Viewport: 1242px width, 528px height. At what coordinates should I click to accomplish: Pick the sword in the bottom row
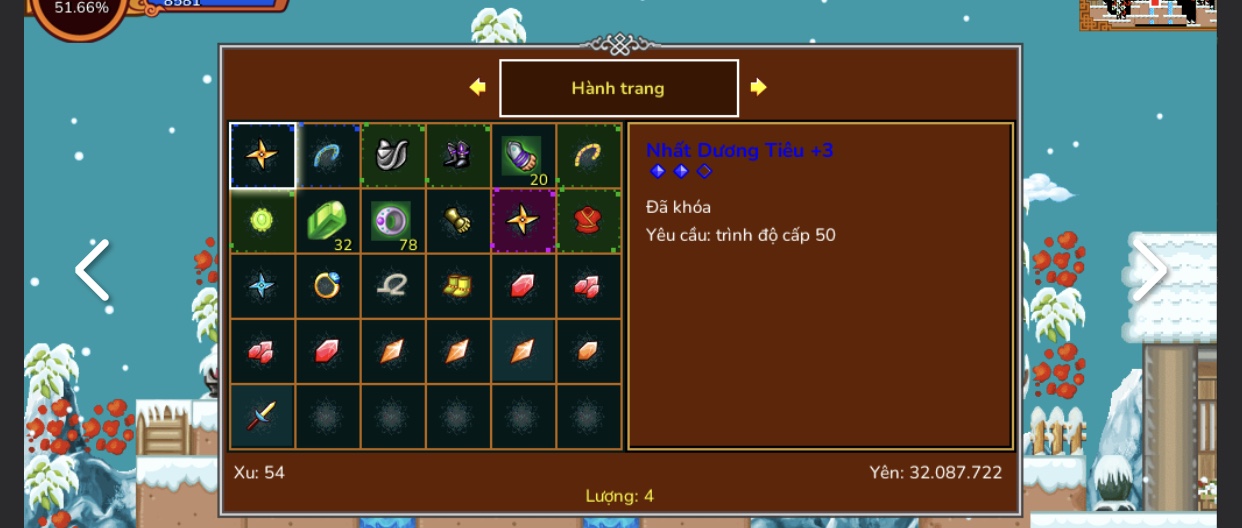(x=262, y=416)
